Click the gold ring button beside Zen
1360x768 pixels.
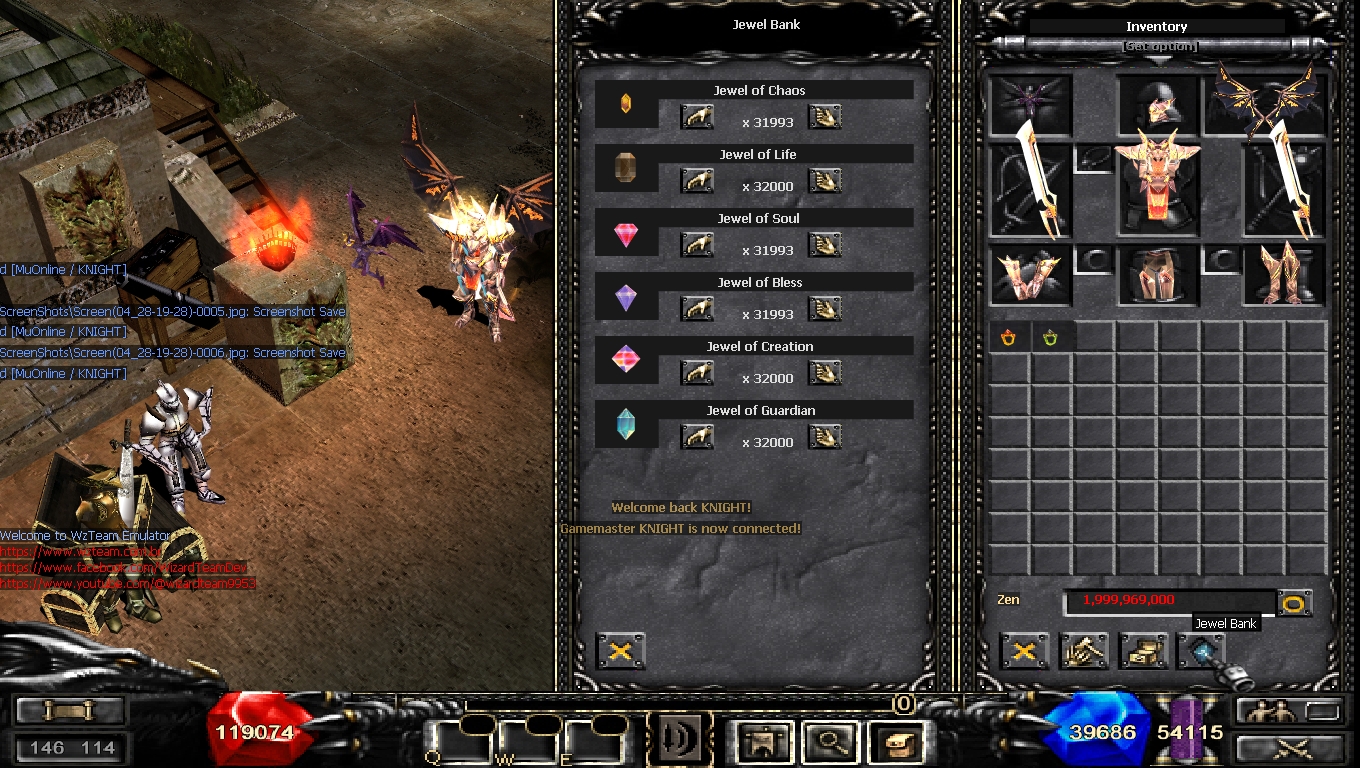click(x=1295, y=603)
